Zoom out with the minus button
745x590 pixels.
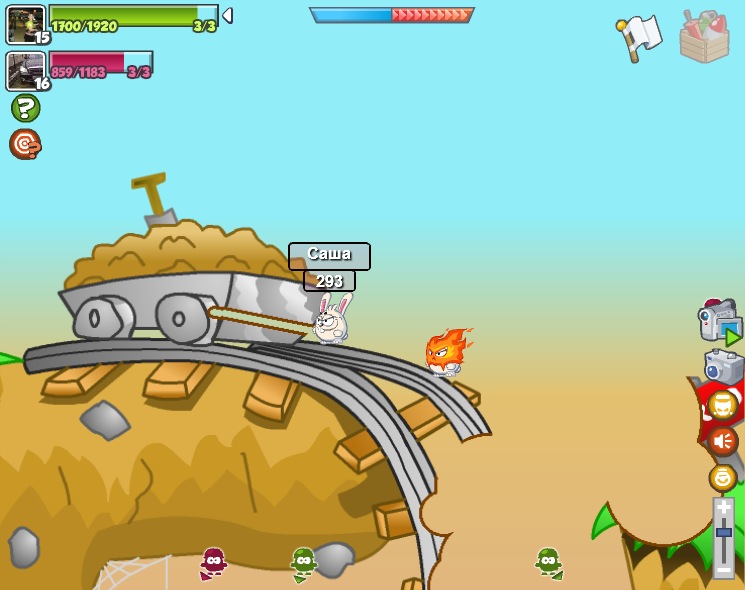[723, 569]
